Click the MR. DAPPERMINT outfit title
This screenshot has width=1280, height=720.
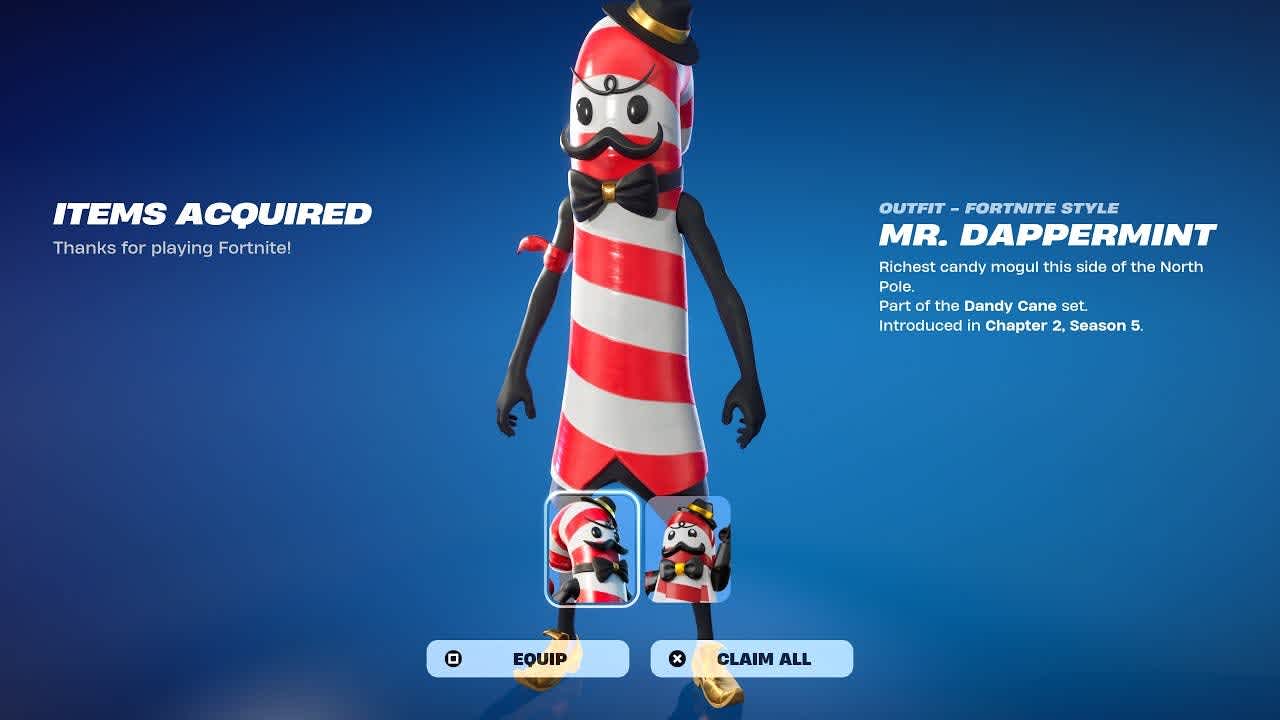click(x=1044, y=237)
